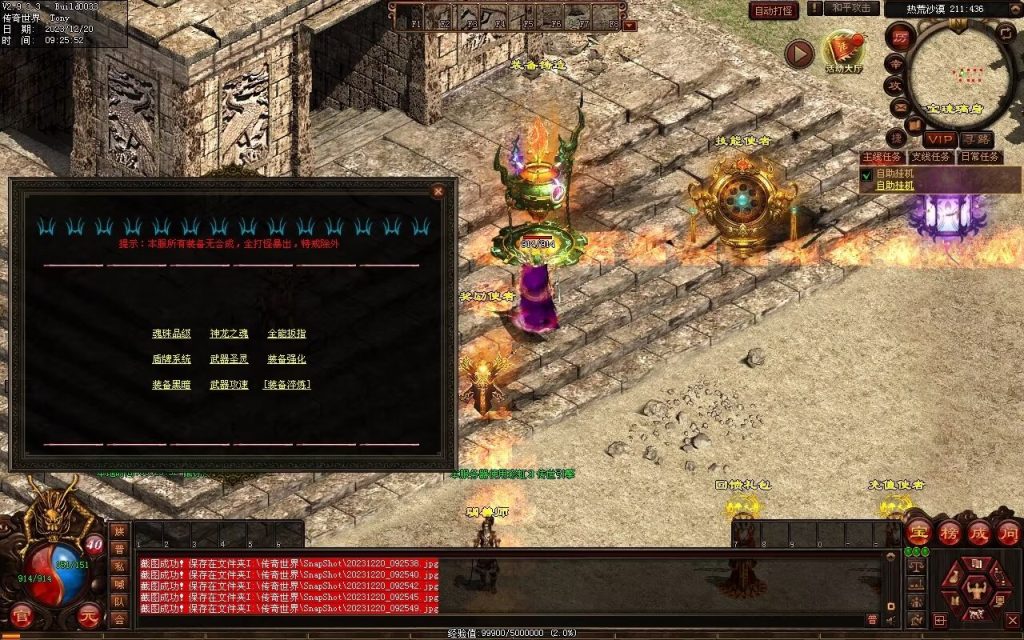Image resolution: width=1024 pixels, height=640 pixels.
Task: Open the 活动大厅 event hall icon
Action: click(x=844, y=50)
